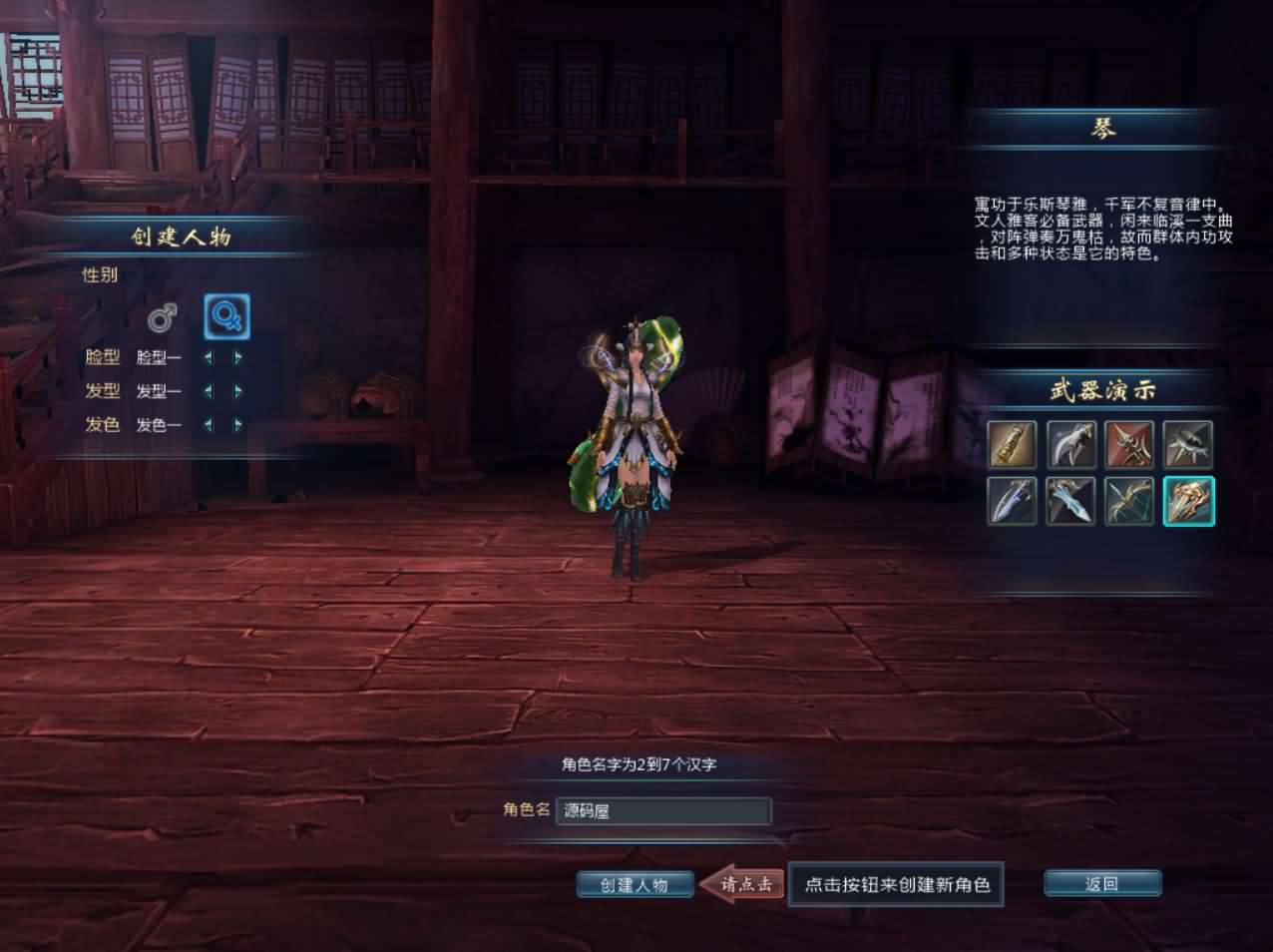Choose the curved claw blade weapon icon

(1070, 444)
